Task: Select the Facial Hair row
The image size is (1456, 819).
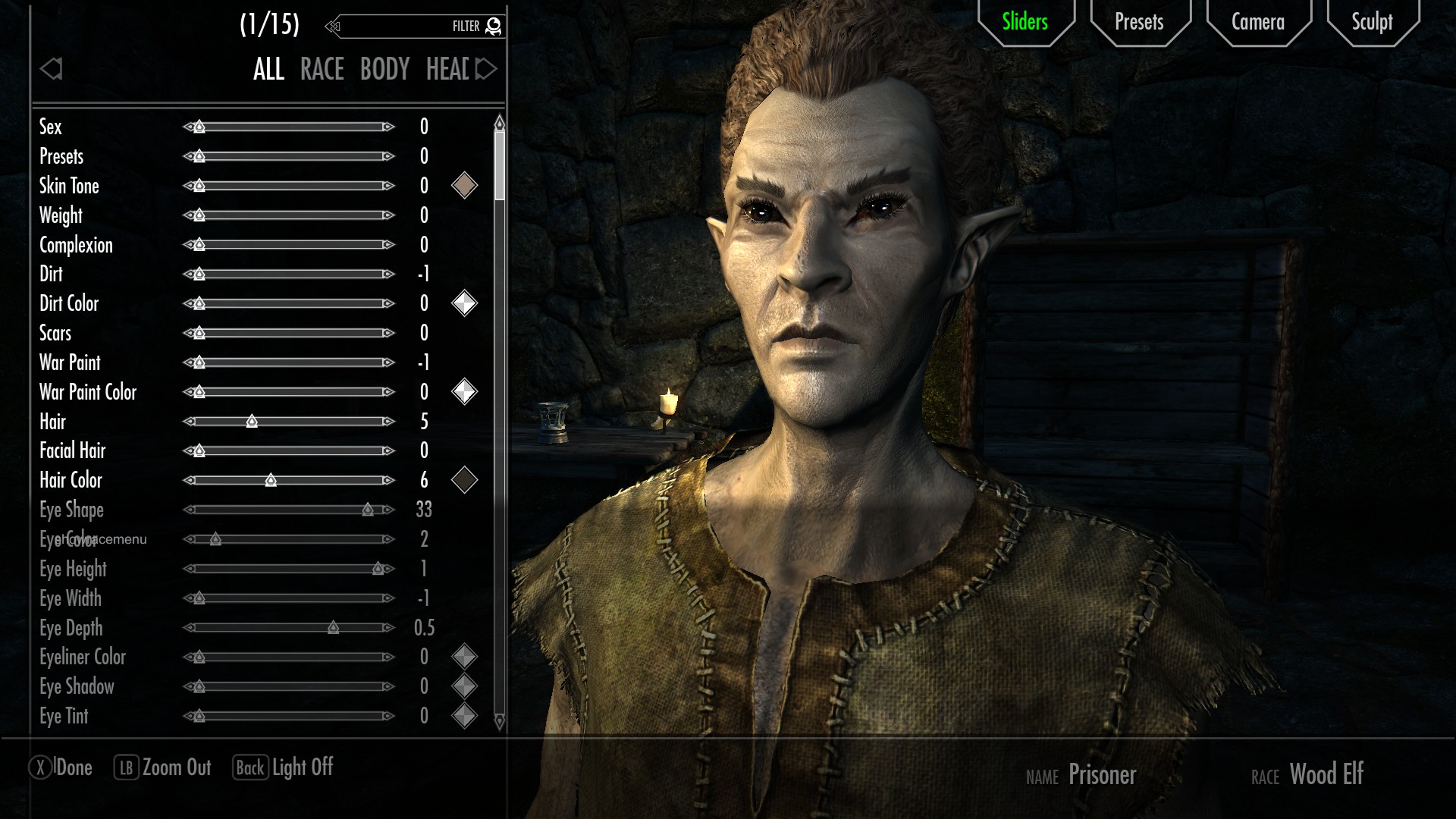Action: pos(73,451)
